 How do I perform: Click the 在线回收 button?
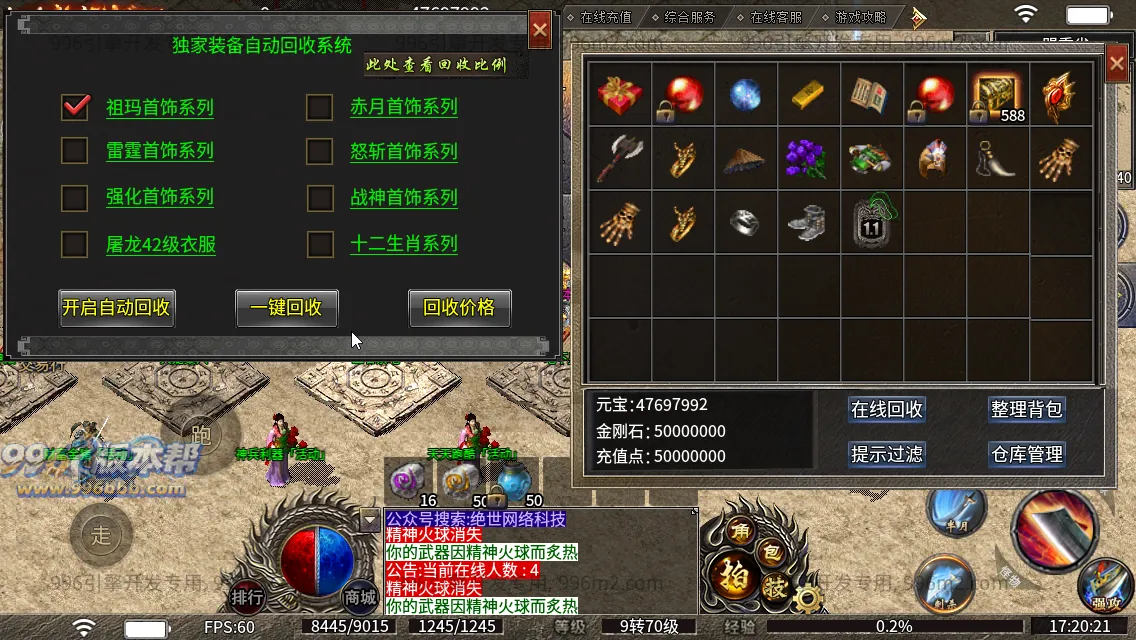click(887, 410)
